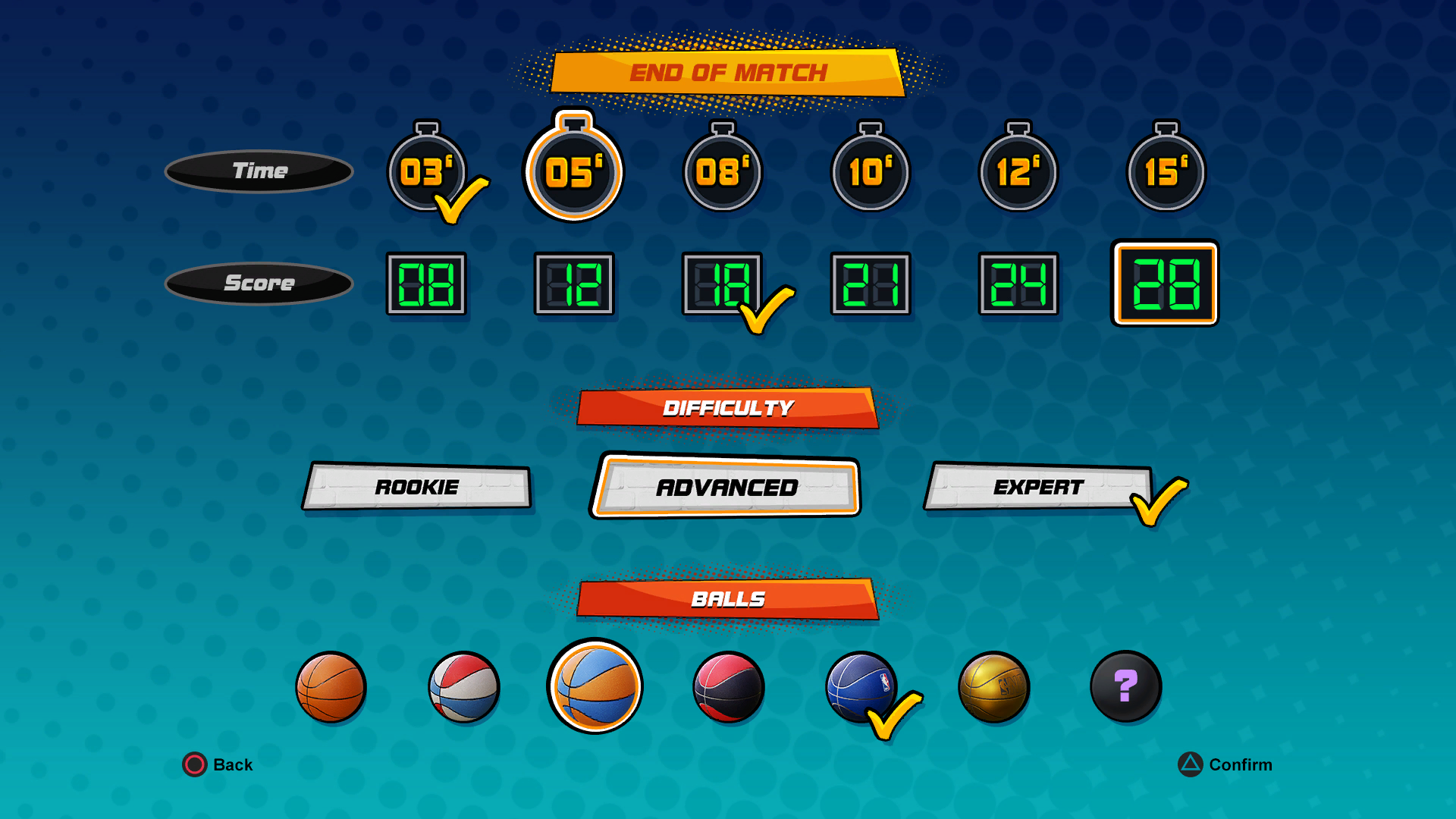The width and height of the screenshot is (1456, 819).
Task: Choose the 18 point score option
Action: [720, 284]
